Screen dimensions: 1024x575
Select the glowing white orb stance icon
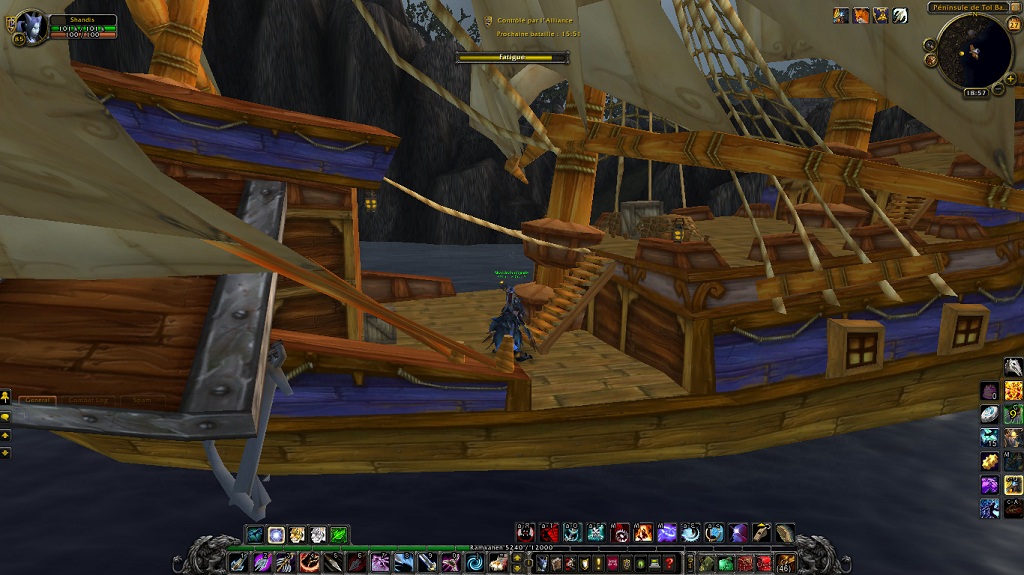[x=276, y=535]
